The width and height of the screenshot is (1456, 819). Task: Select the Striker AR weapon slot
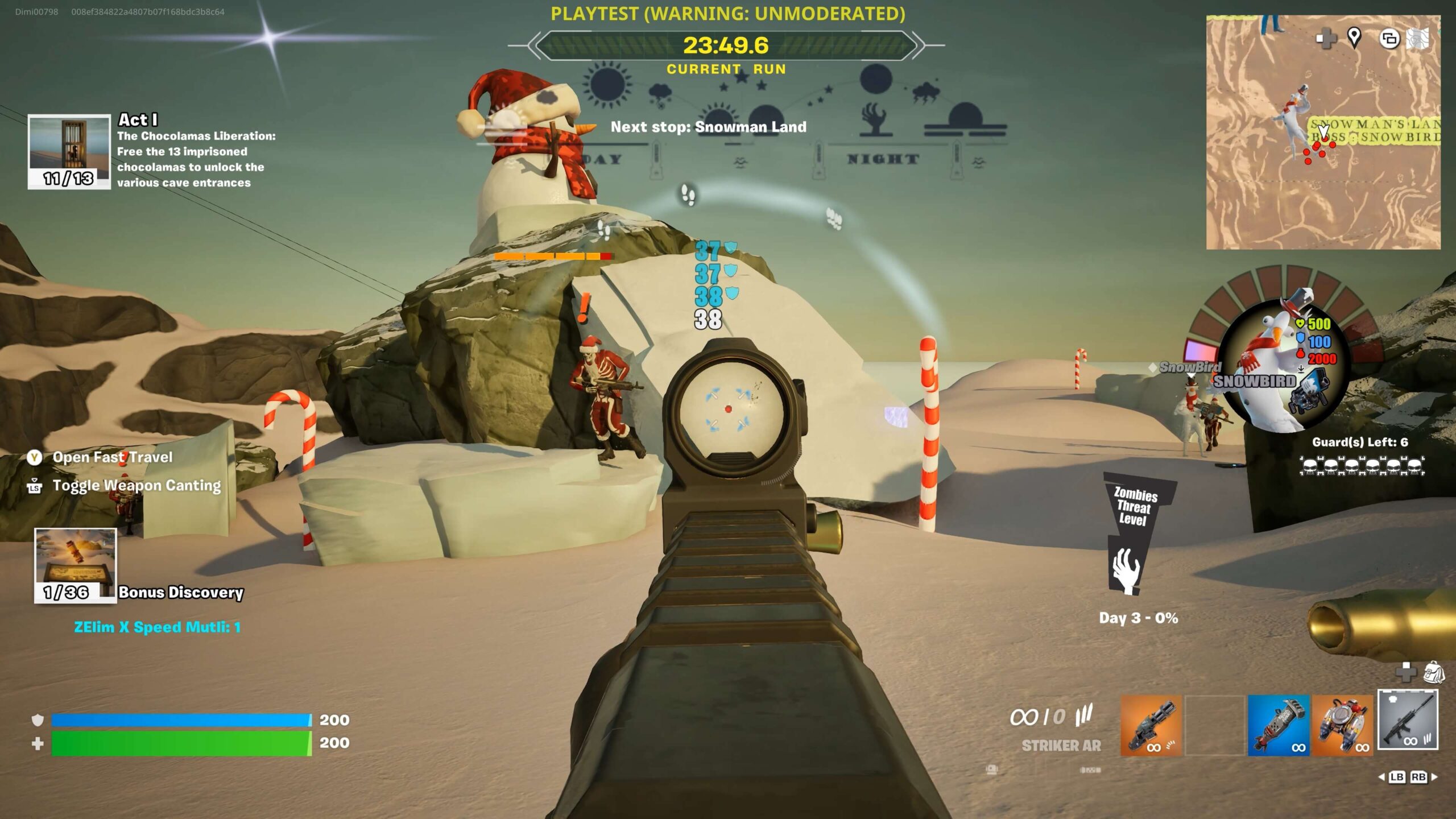tap(1408, 720)
